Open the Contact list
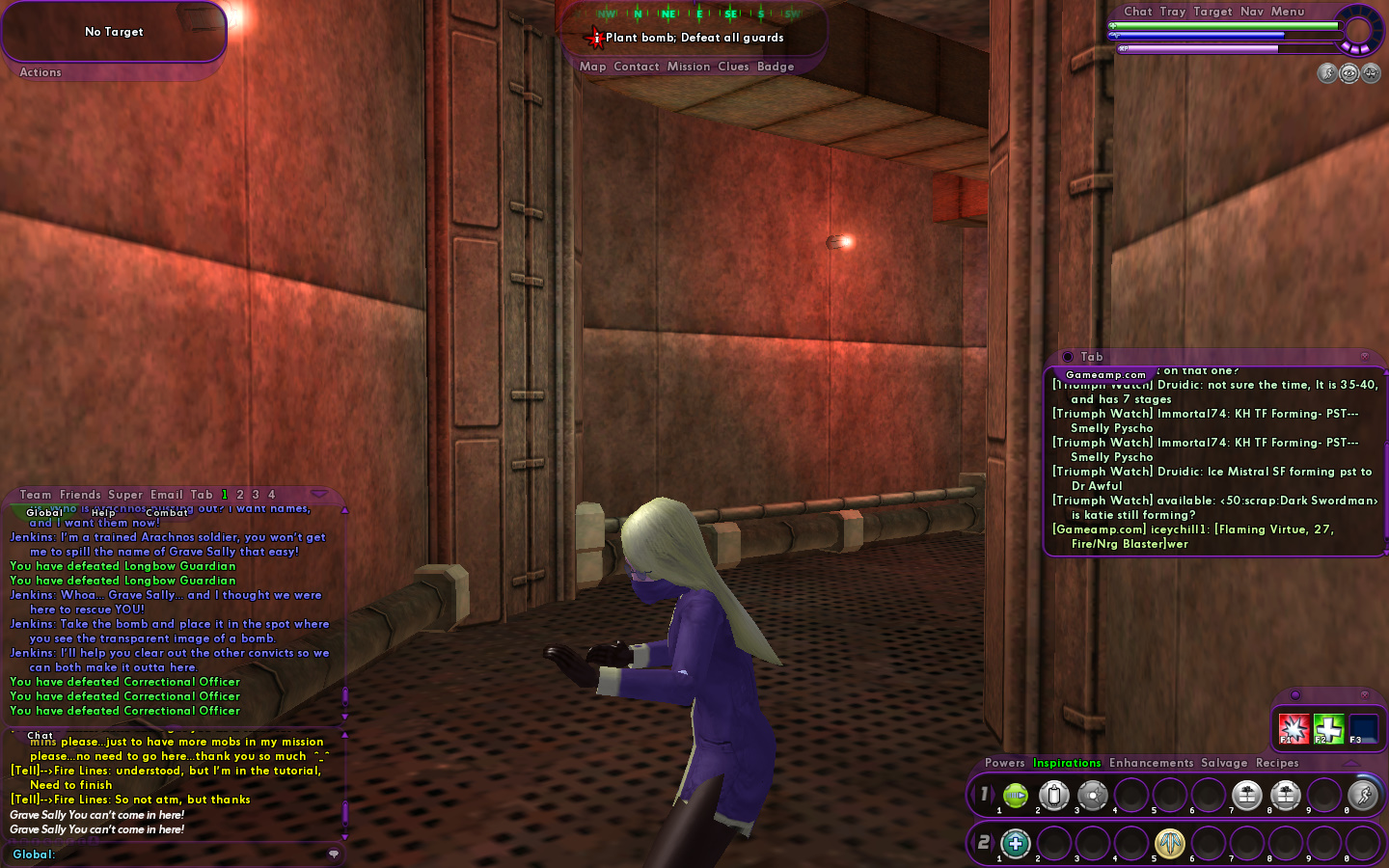 click(x=636, y=67)
